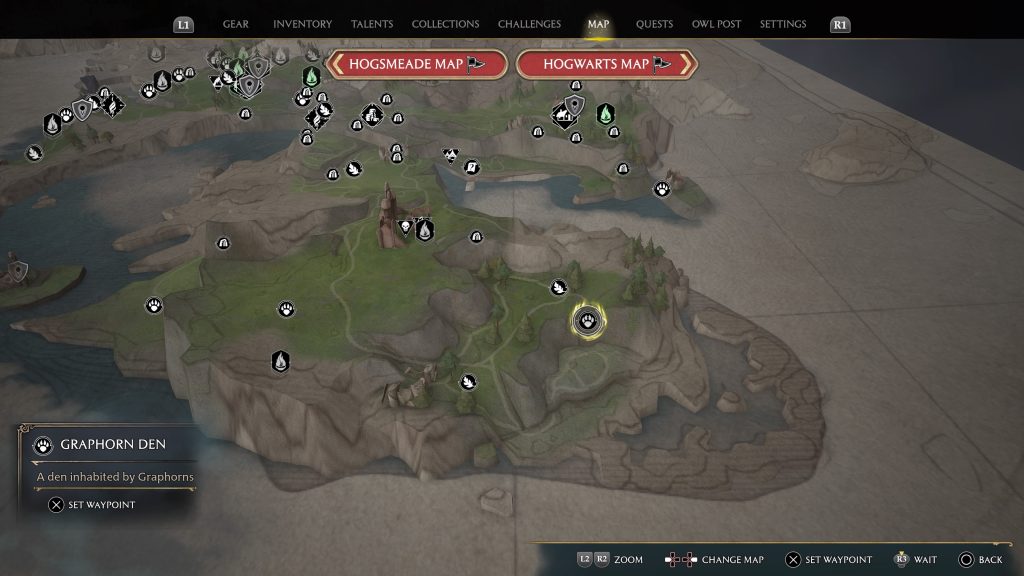Image resolution: width=1024 pixels, height=576 pixels.
Task: Select the highlighted Graphorn Den marker
Action: tap(586, 320)
